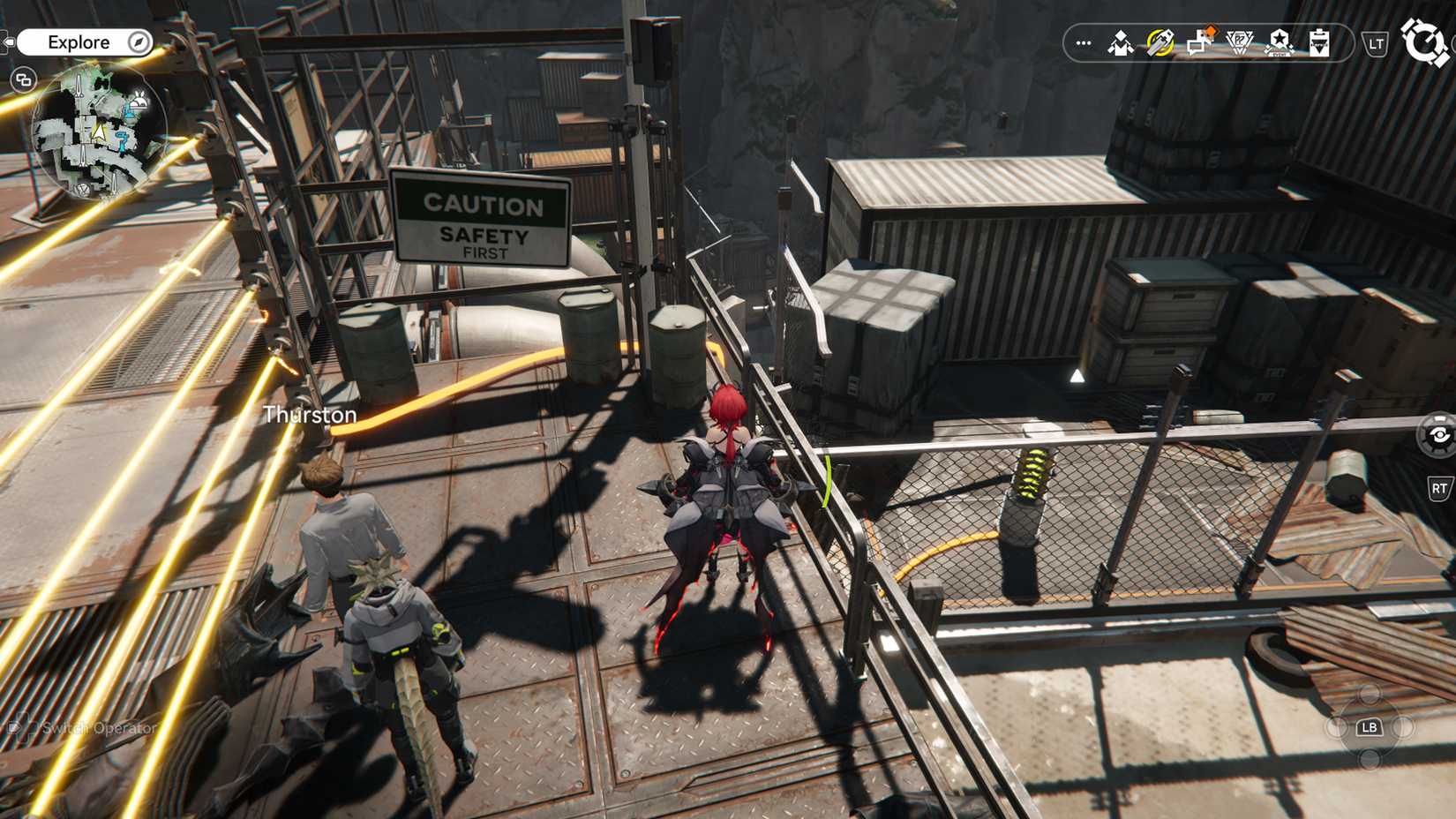Screen dimensions: 1456x819
Task: Open the star event badge icon
Action: [x=1279, y=42]
